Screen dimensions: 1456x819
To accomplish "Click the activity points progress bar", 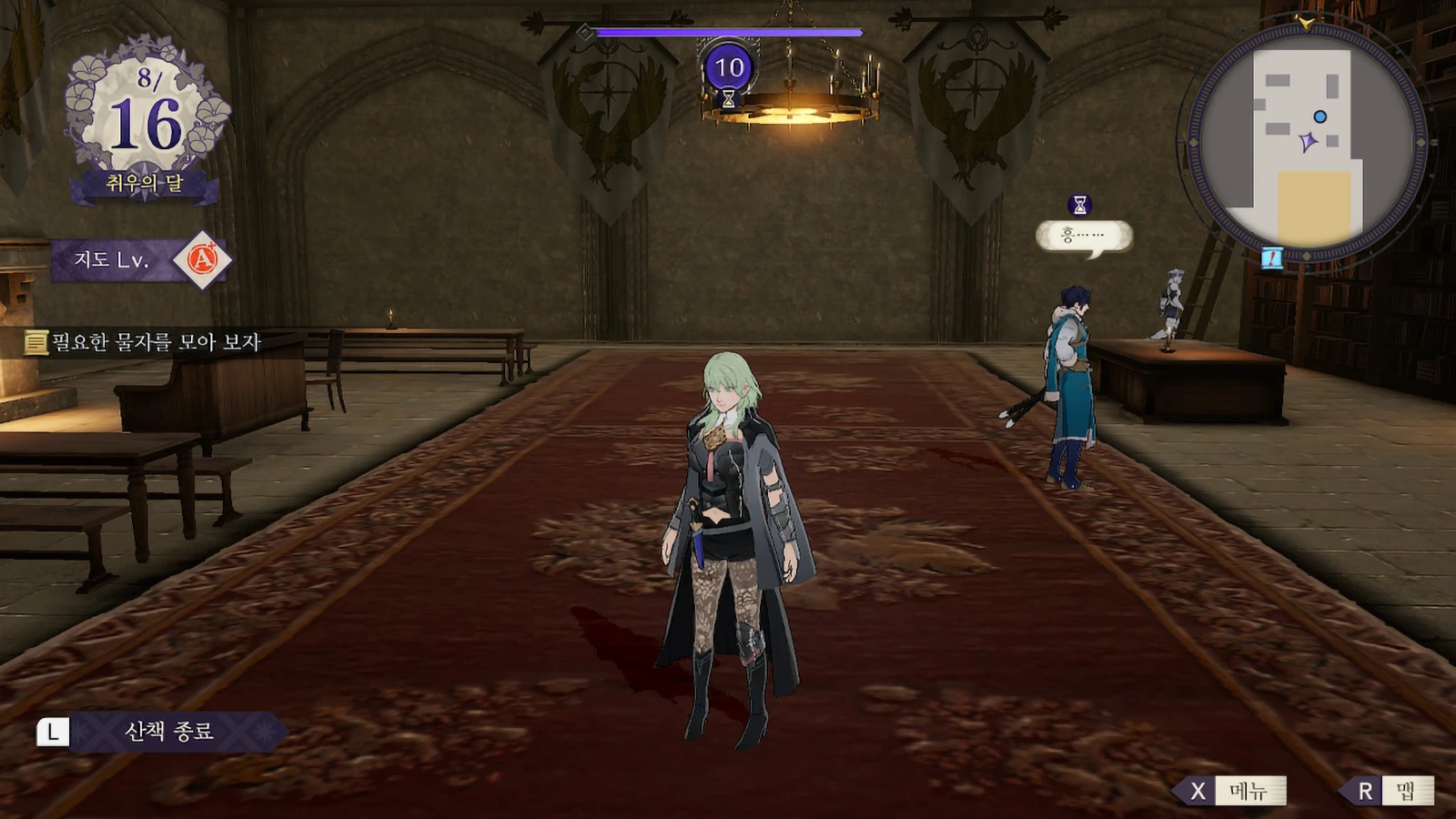I will pyautogui.click(x=728, y=29).
